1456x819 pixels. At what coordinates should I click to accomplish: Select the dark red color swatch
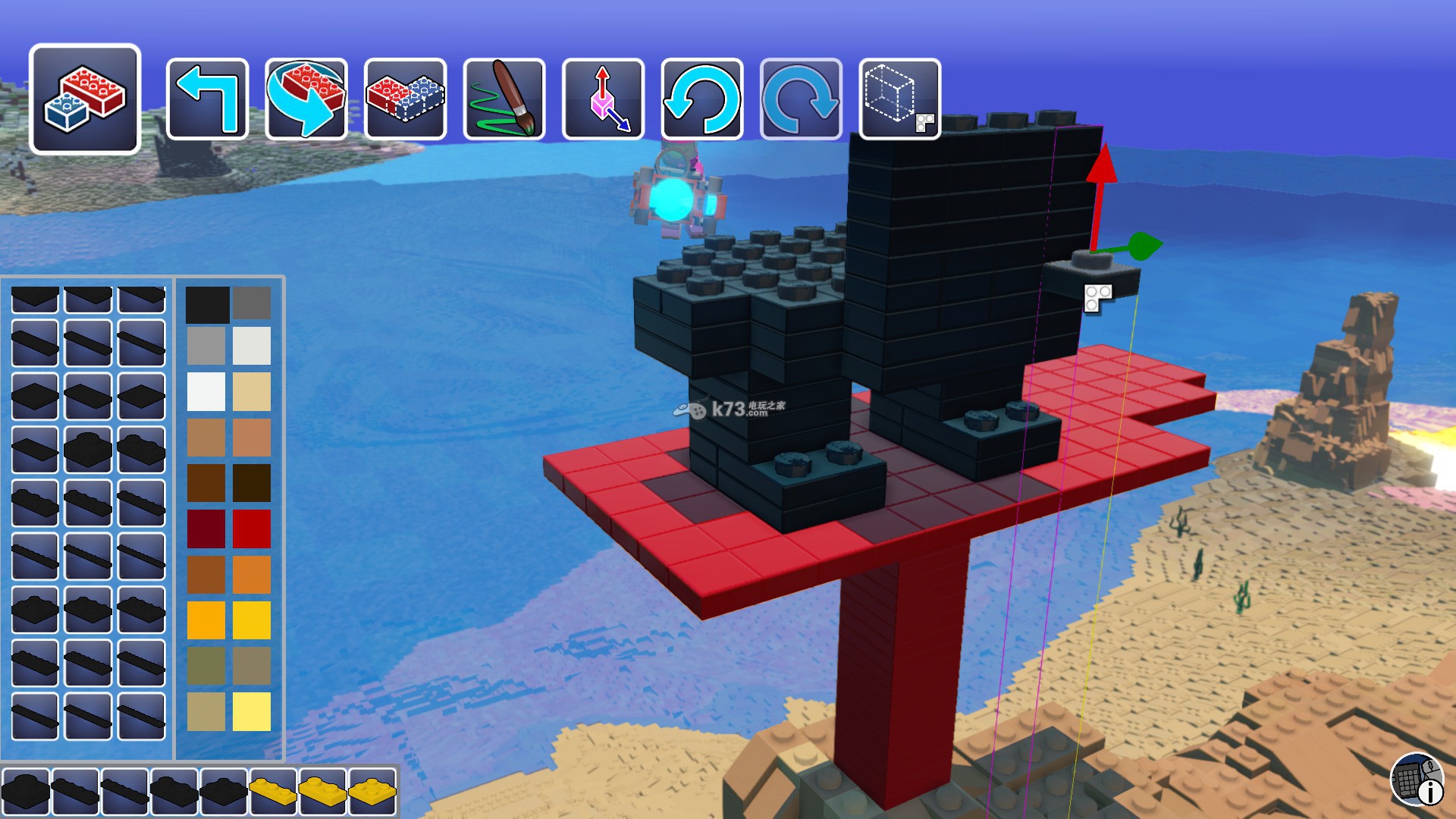click(x=206, y=529)
